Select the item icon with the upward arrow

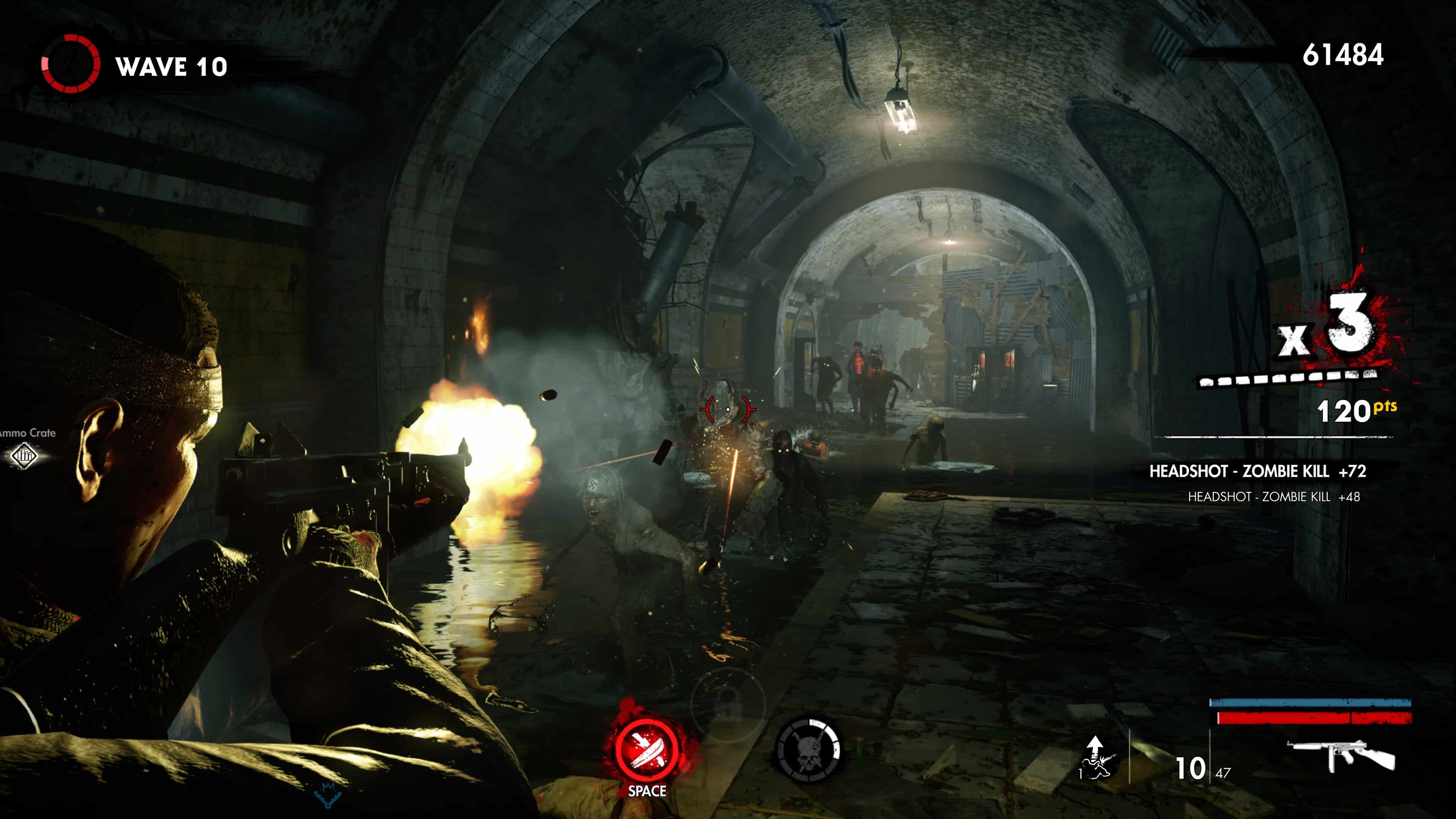tap(1095, 758)
